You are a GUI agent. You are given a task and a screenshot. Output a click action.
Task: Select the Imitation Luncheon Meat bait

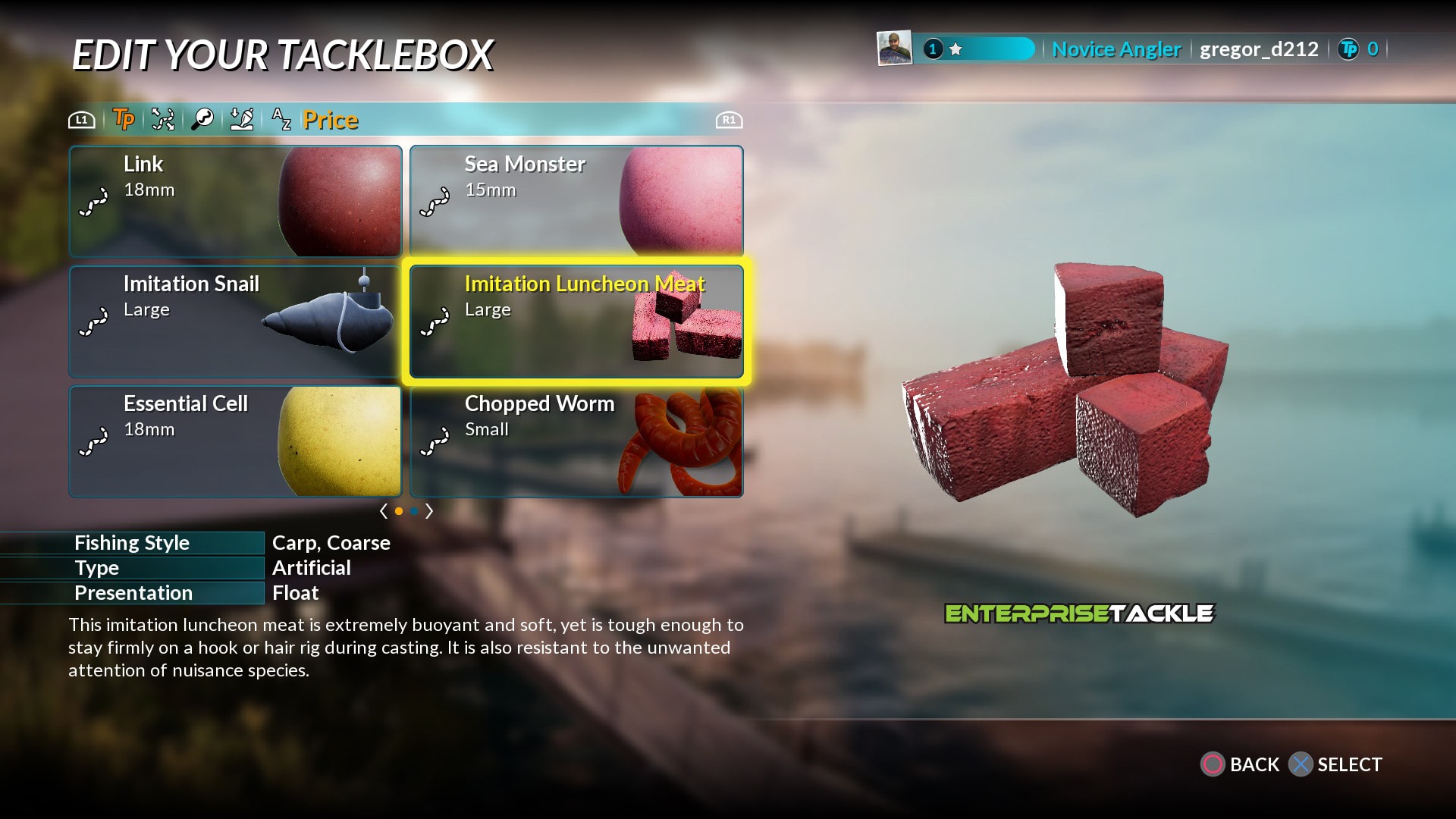tap(578, 322)
